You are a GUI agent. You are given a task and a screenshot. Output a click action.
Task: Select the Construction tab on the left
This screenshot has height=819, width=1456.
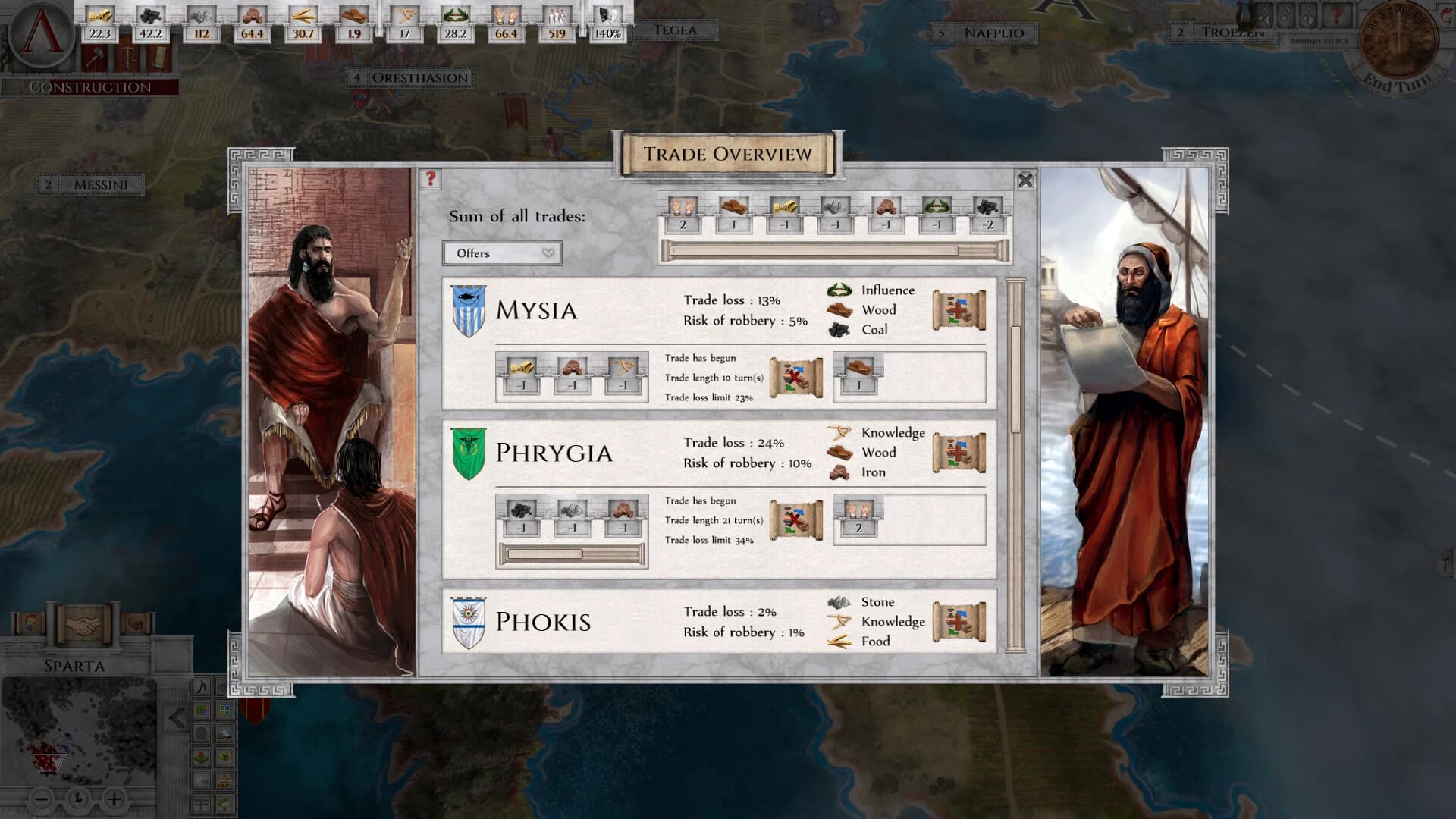(x=86, y=85)
